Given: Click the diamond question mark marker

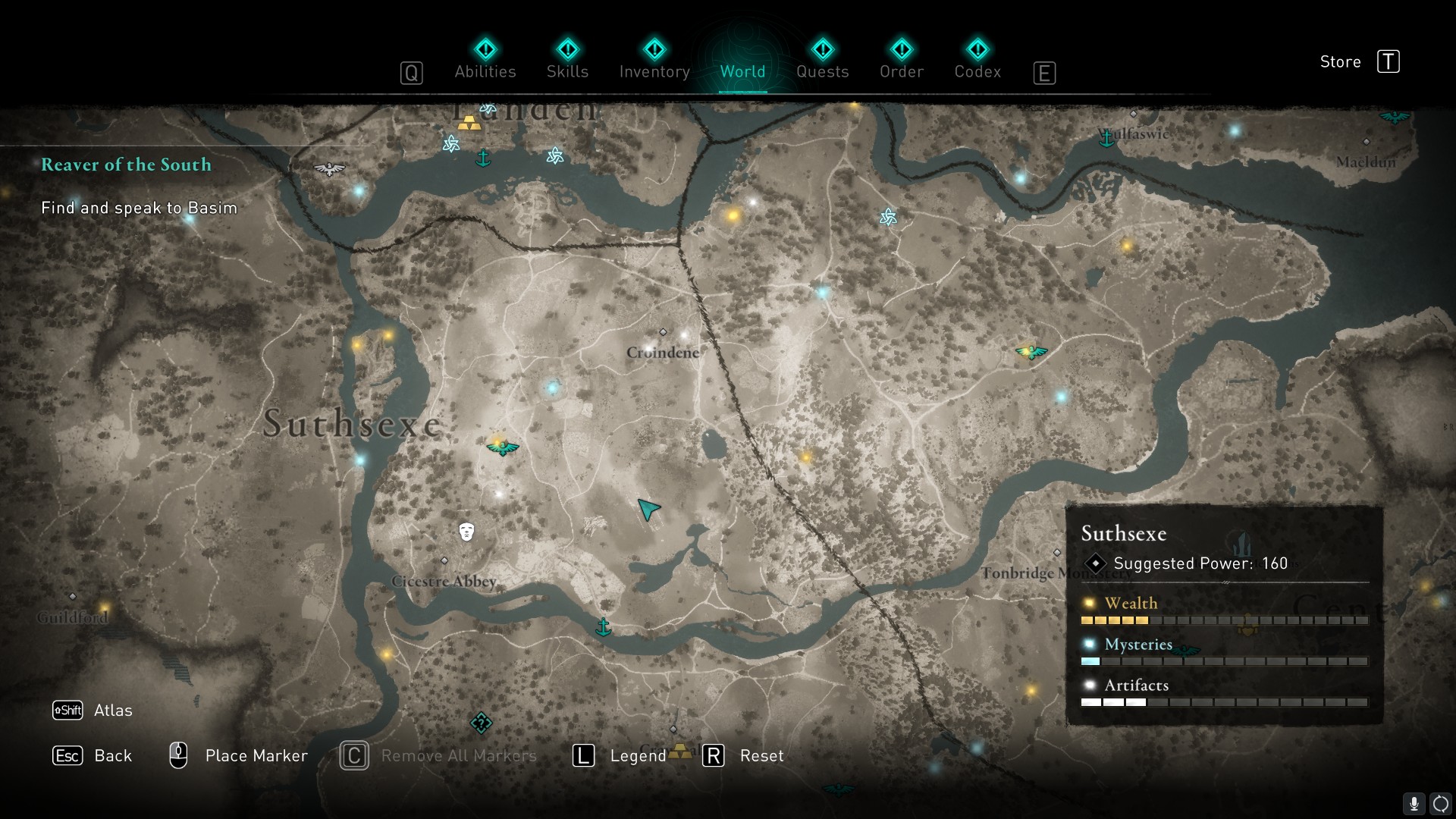Looking at the screenshot, I should 481,723.
